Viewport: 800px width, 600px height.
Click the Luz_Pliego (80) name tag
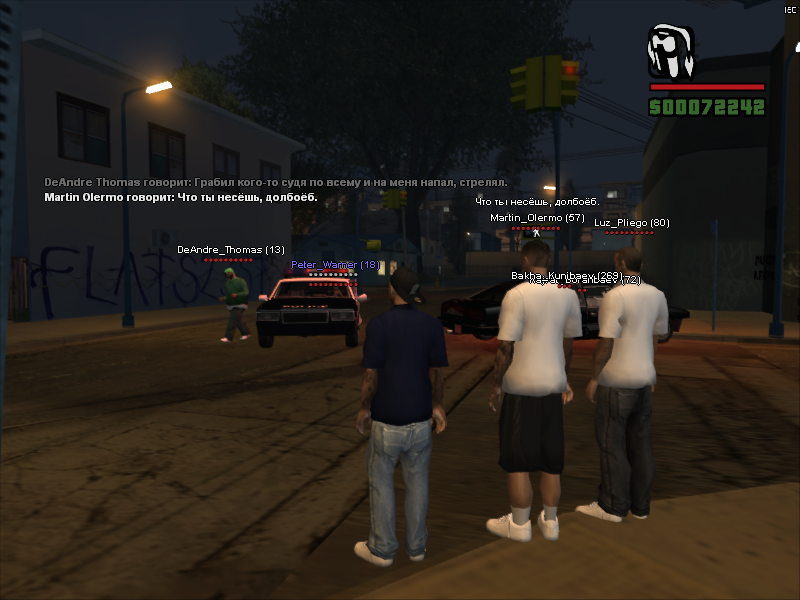[x=631, y=222]
